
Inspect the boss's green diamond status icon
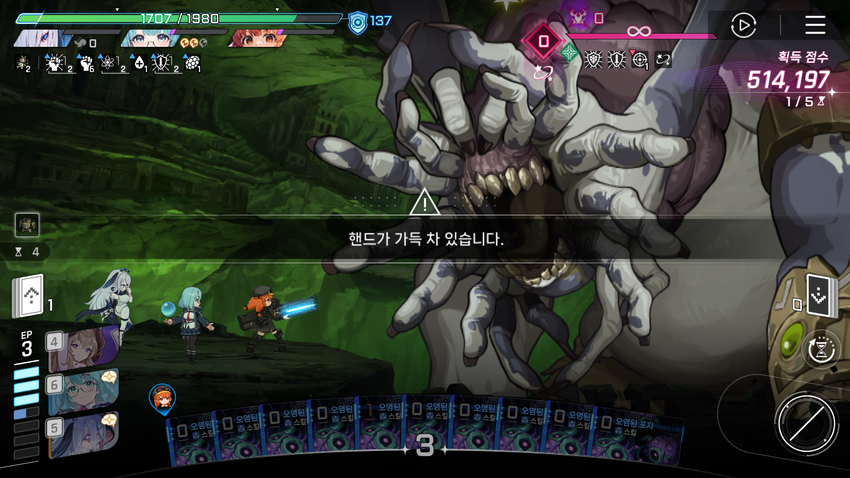pyautogui.click(x=569, y=53)
